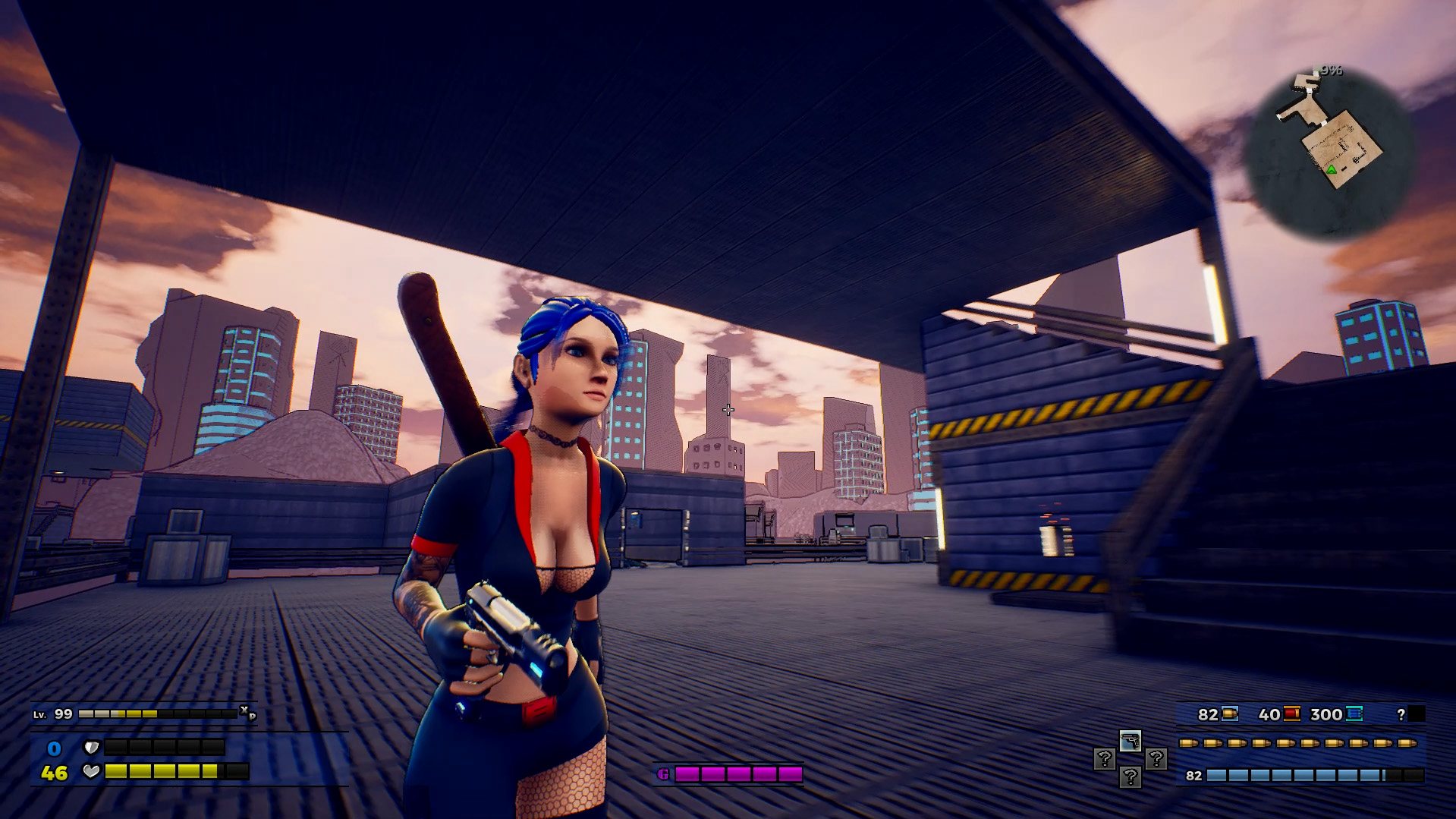Select the pistol weapon slot
This screenshot has height=819, width=1456.
1130,741
